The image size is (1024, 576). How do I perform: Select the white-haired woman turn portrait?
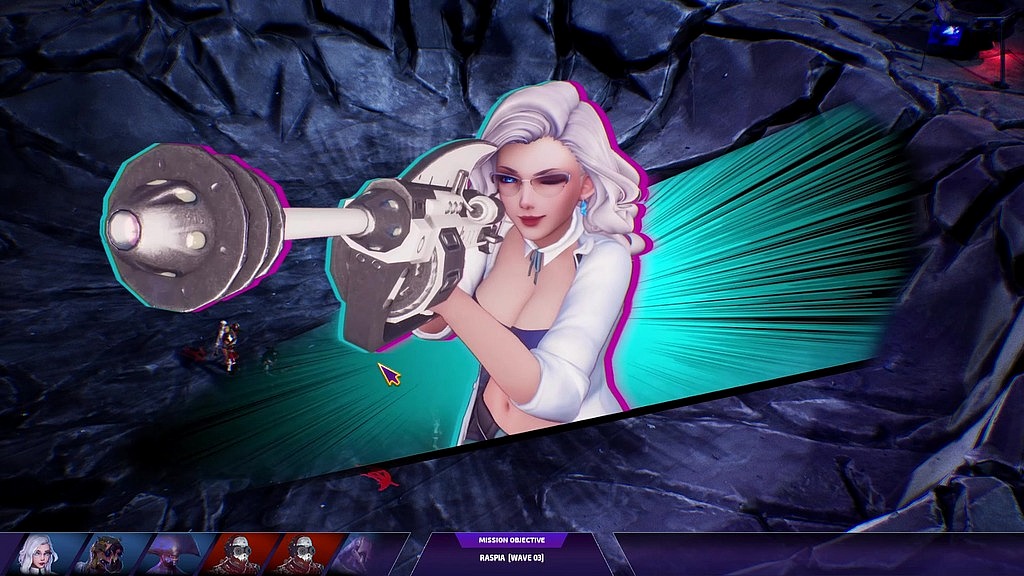36,554
